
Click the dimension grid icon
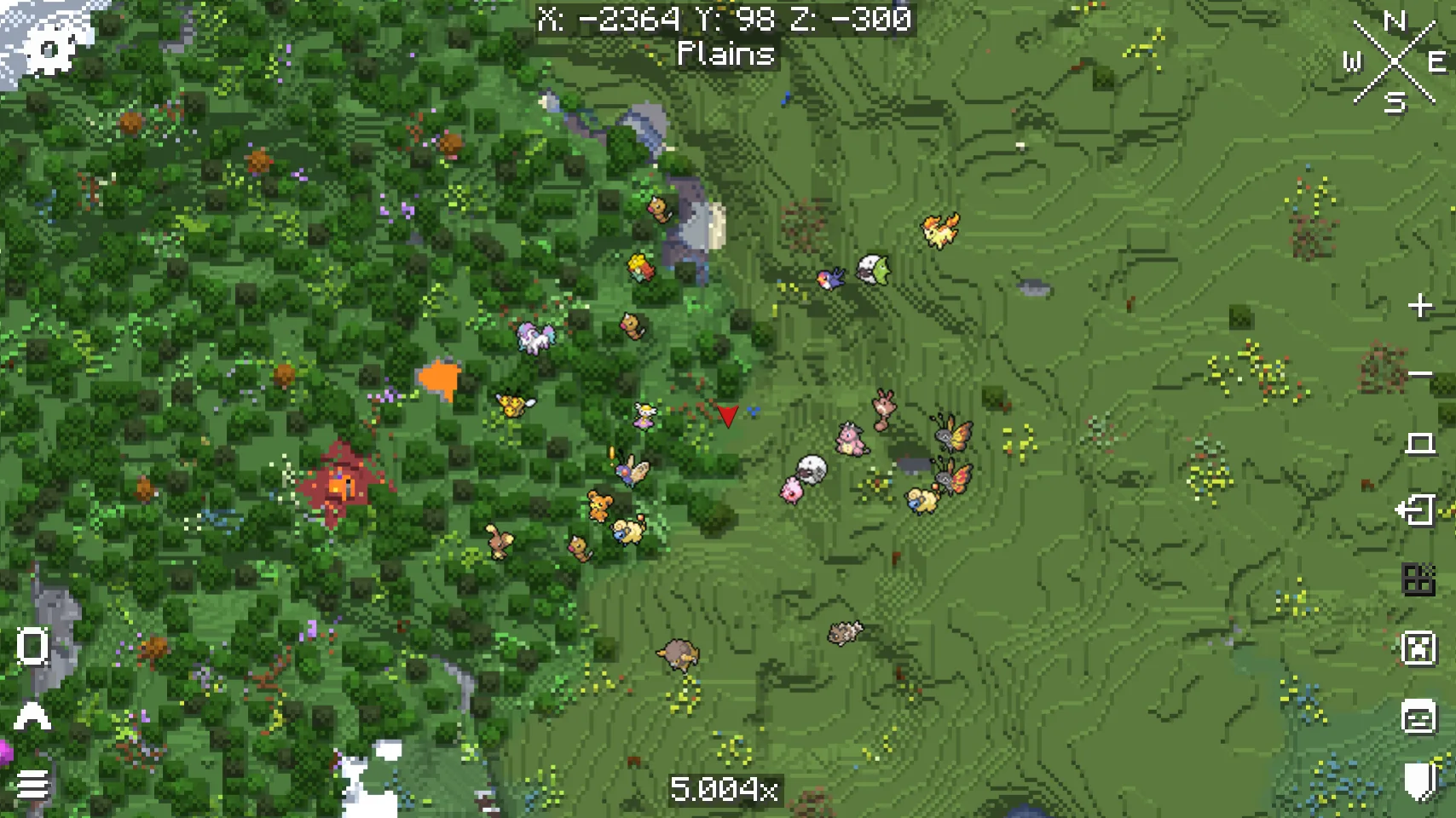[x=1416, y=577]
